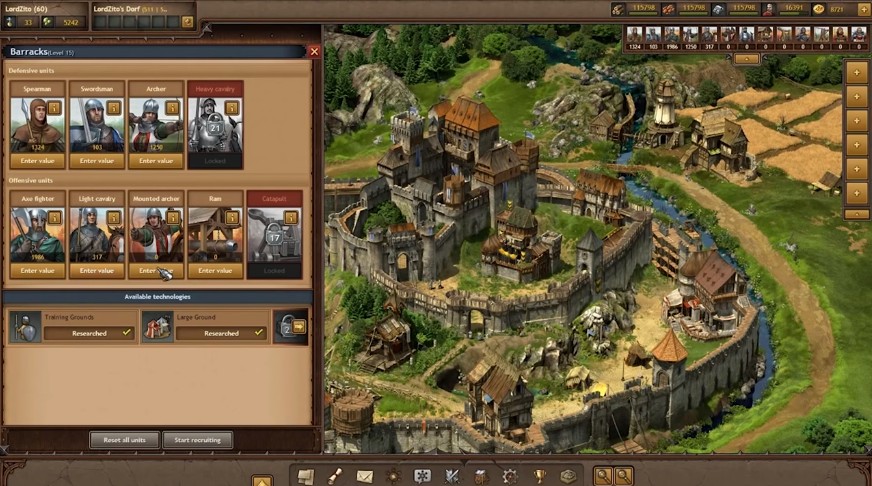Collapse the troop overview bar
Image resolution: width=872 pixels, height=486 pixels.
(x=746, y=58)
